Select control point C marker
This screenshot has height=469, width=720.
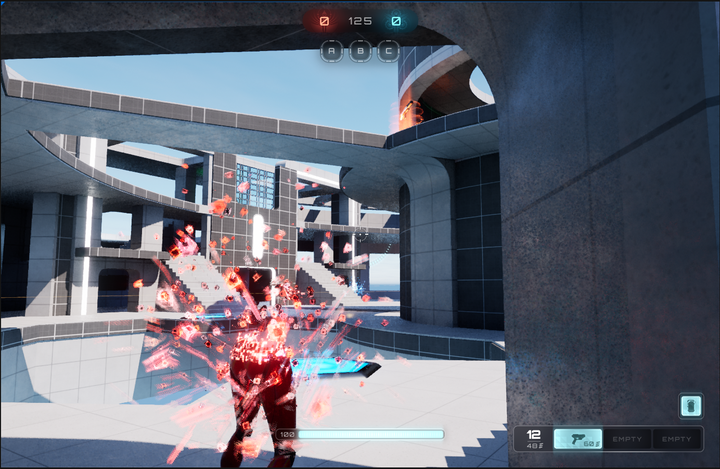[x=388, y=51]
